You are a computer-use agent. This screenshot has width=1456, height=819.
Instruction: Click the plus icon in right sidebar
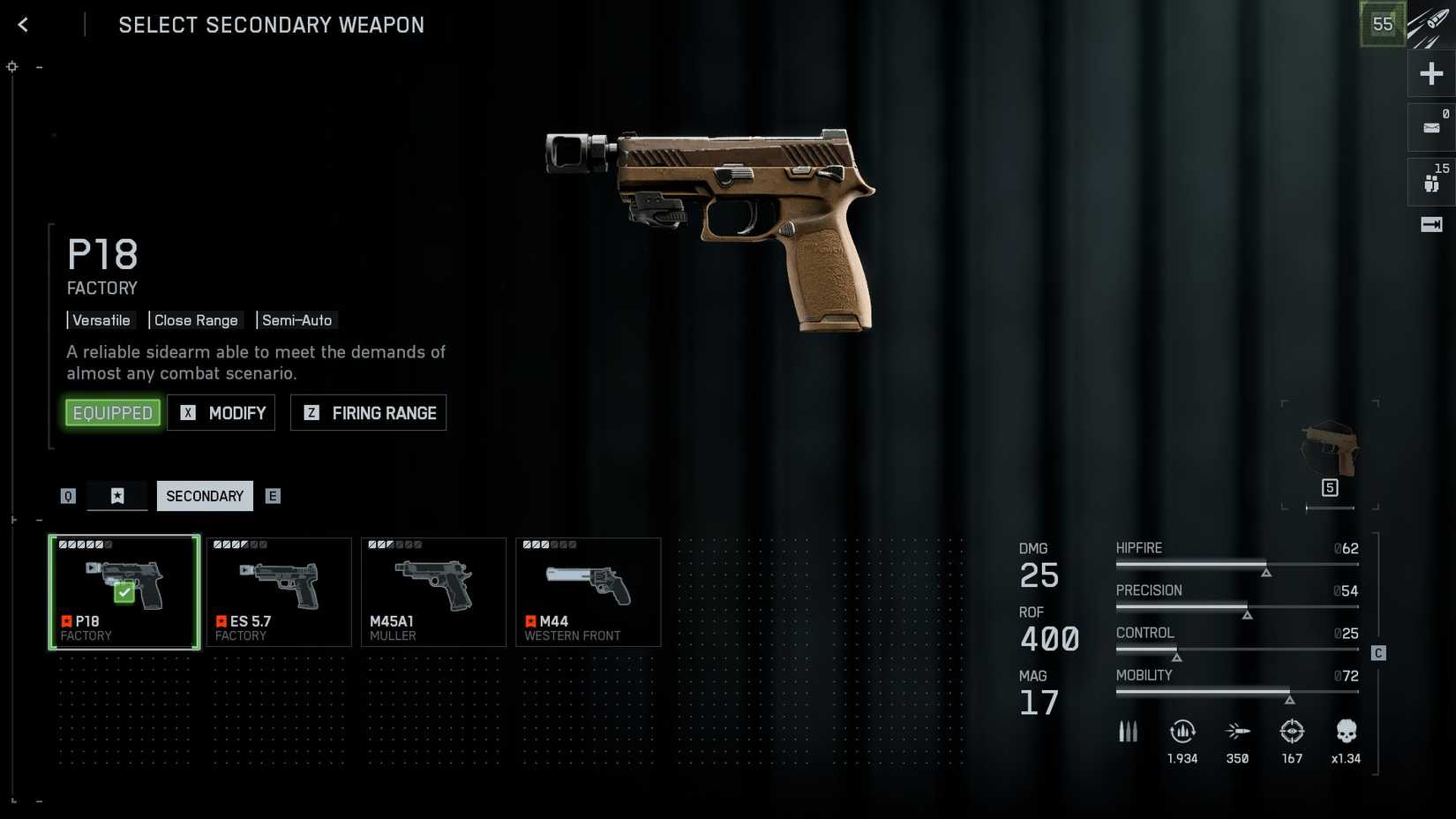(x=1430, y=73)
